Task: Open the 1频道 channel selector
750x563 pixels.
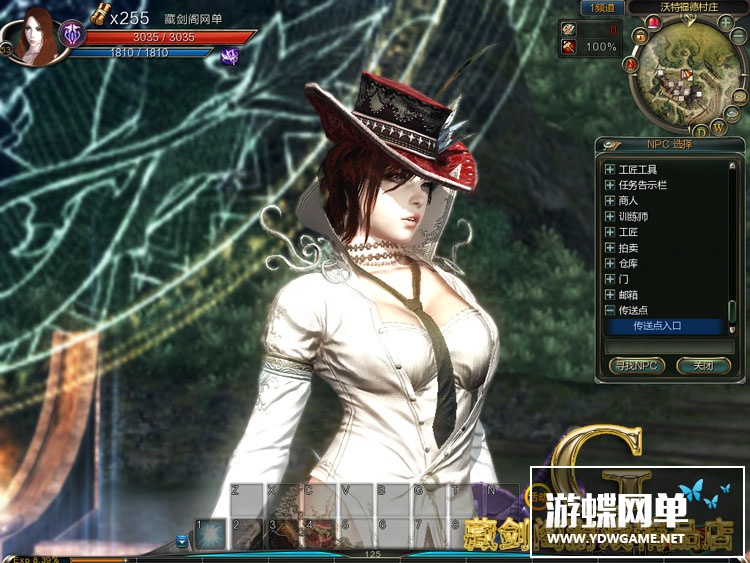Action: (602, 7)
